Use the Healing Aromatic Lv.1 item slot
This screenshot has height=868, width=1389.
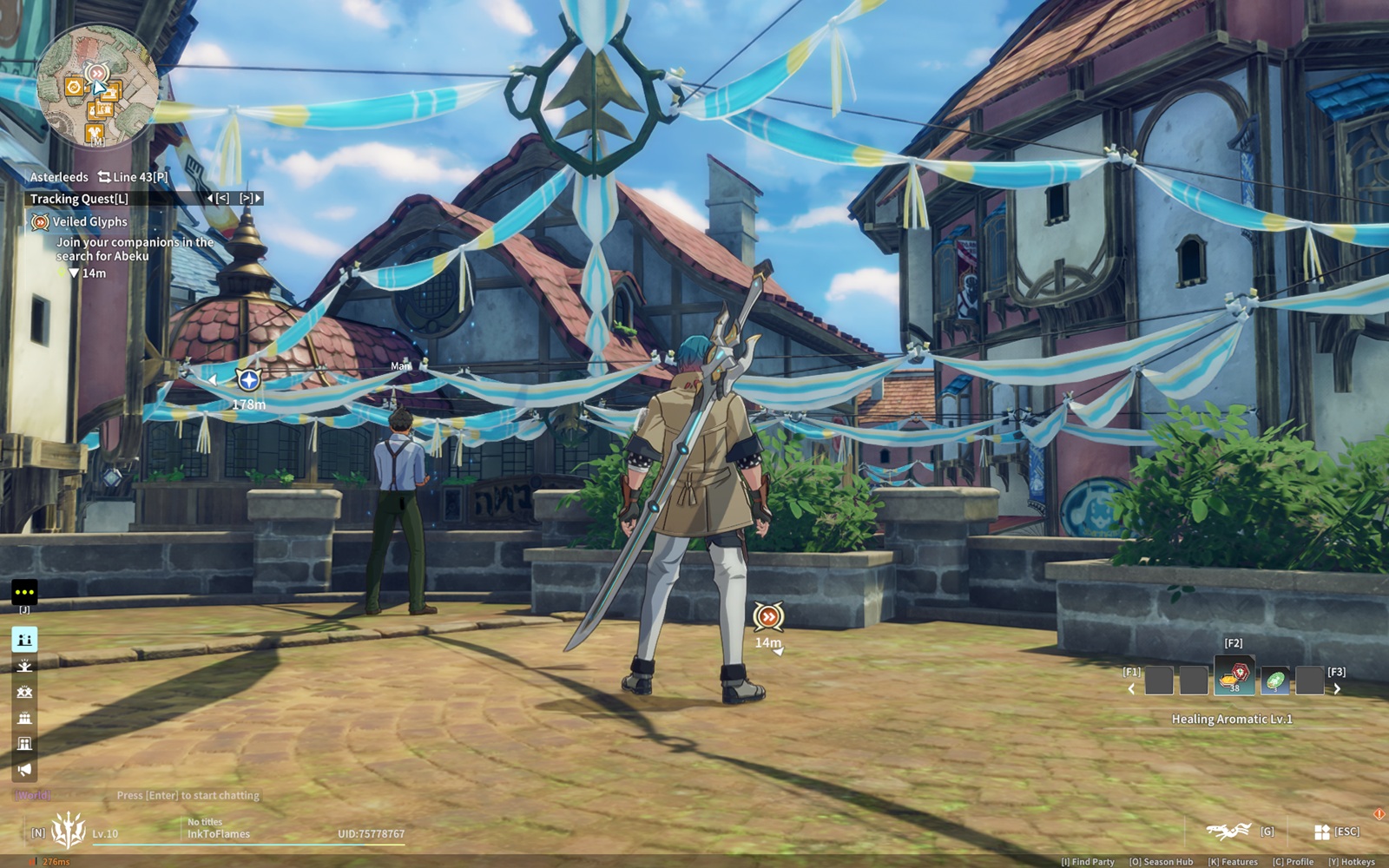click(1234, 678)
